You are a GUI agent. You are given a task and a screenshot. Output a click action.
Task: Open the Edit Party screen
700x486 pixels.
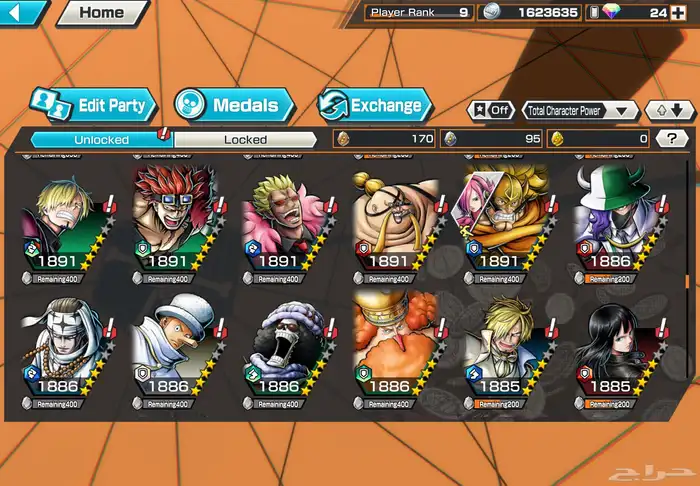pyautogui.click(x=92, y=104)
